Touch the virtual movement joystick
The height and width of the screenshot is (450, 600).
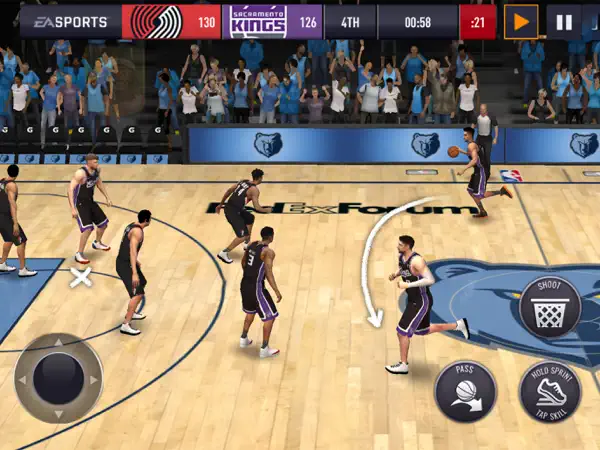[x=58, y=378]
